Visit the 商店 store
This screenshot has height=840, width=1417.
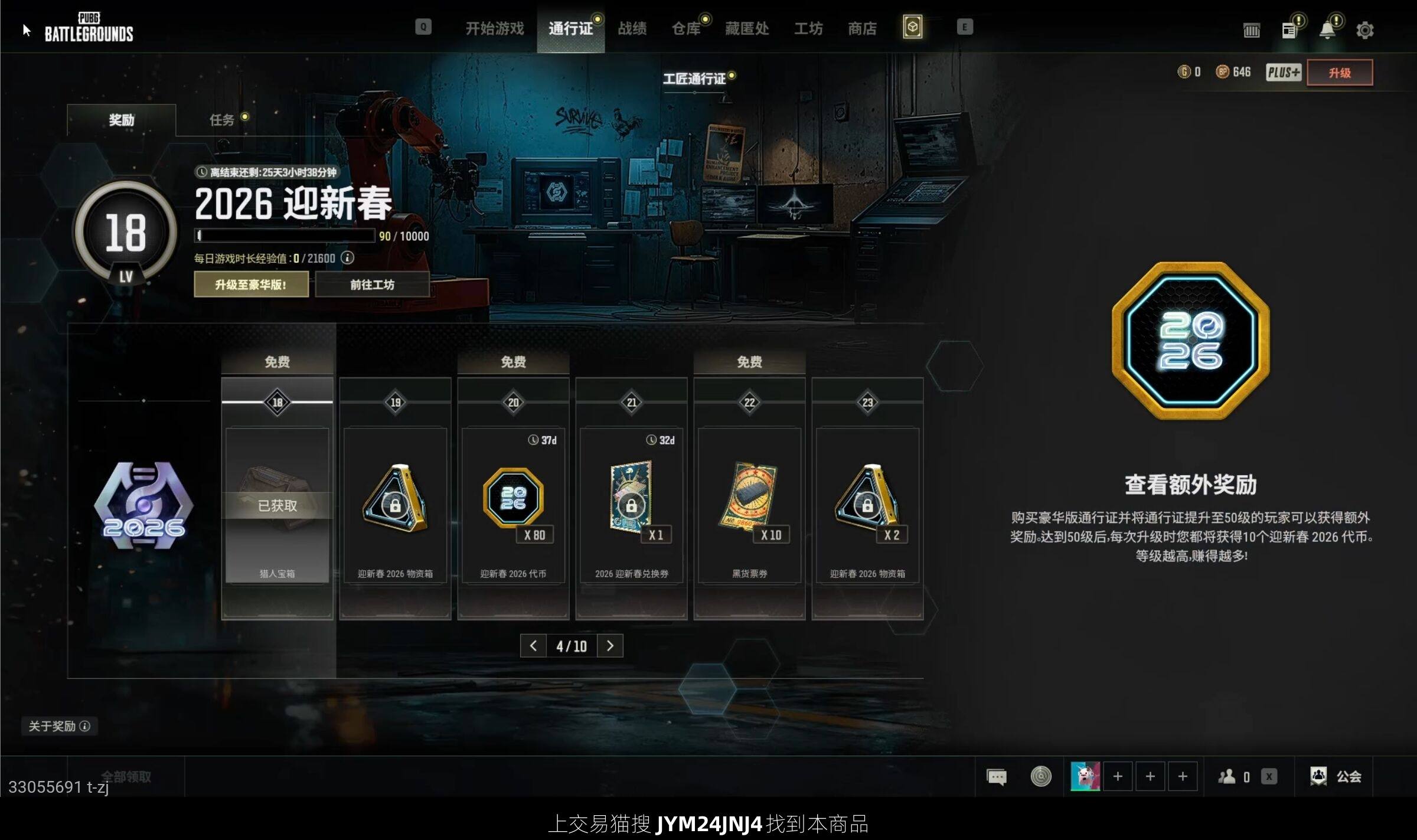tap(862, 28)
